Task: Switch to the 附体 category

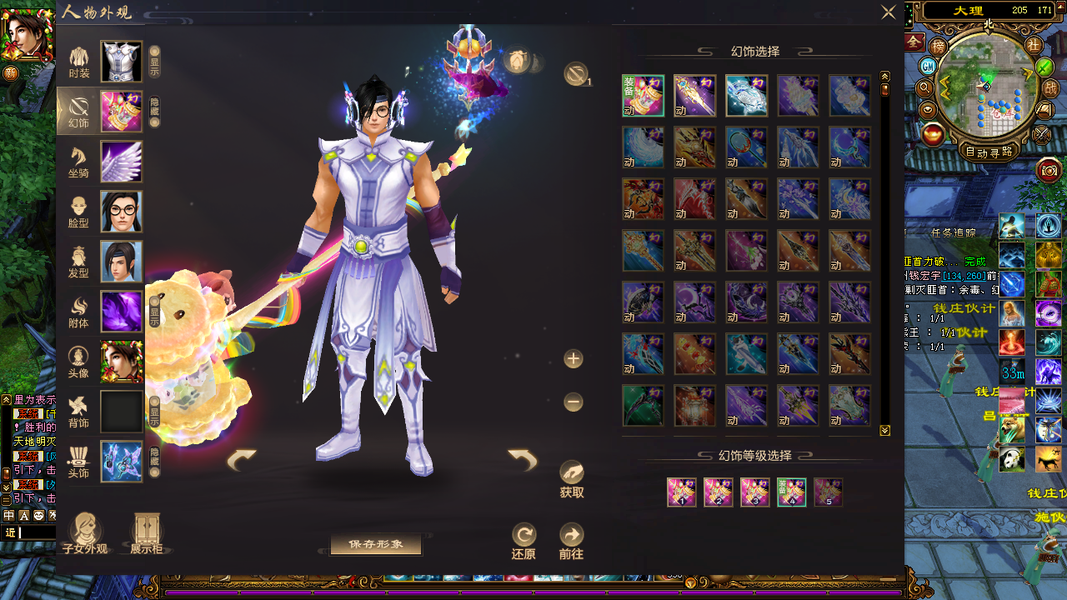Action: click(79, 311)
